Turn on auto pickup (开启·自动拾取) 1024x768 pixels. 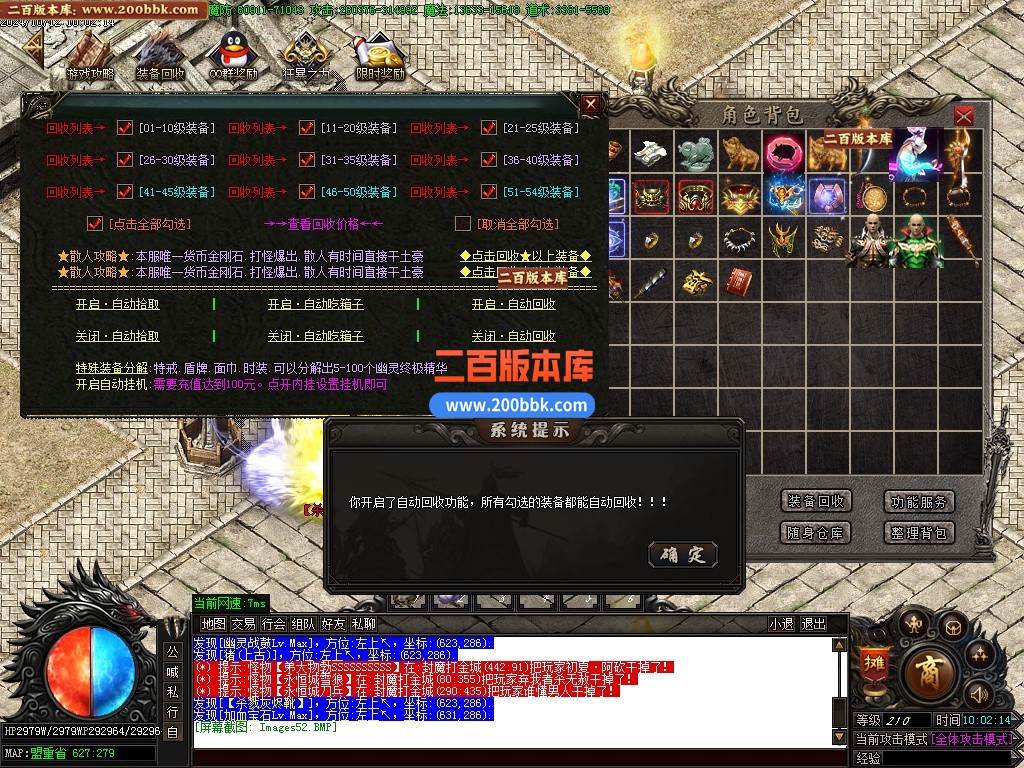point(118,304)
